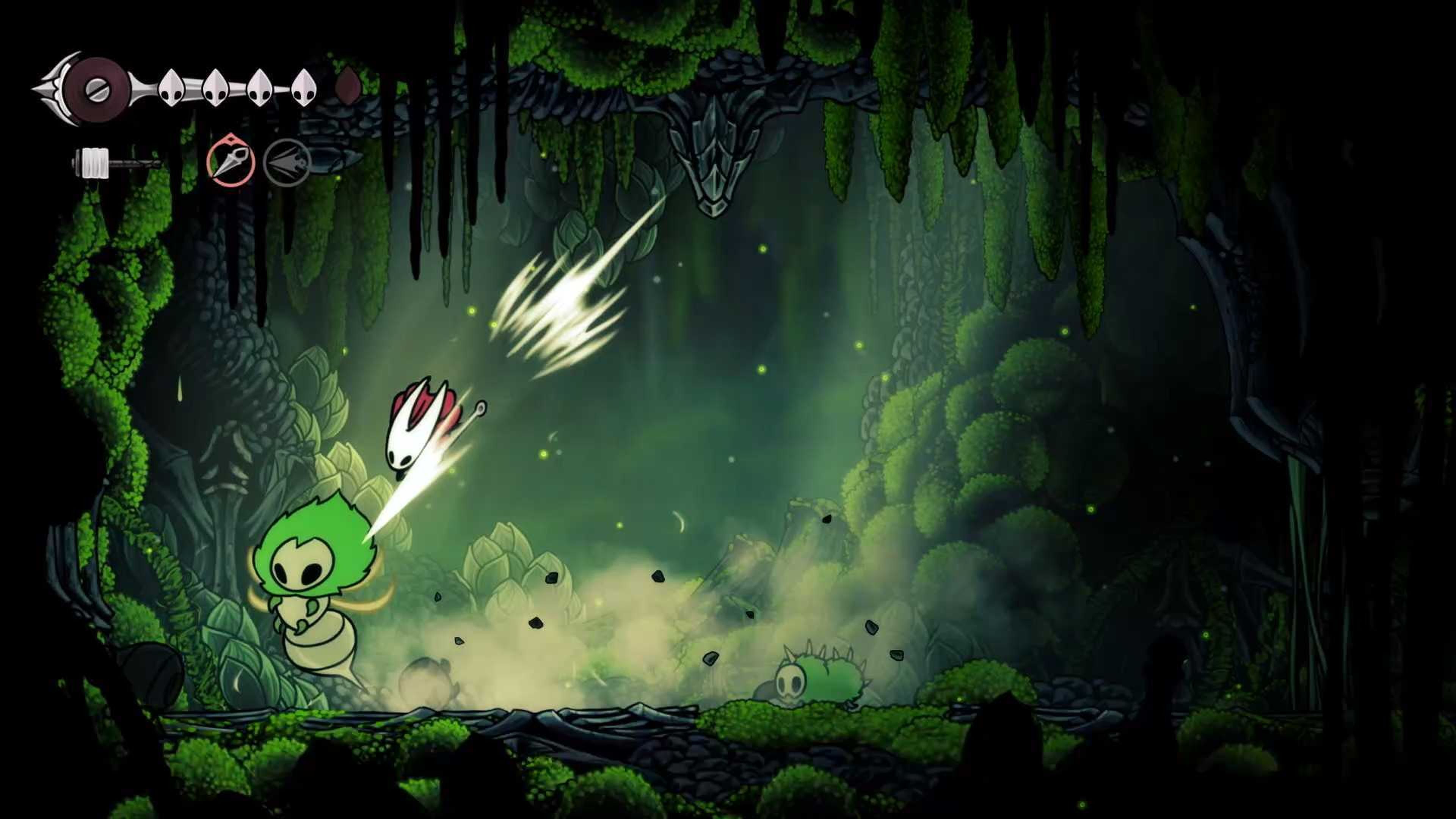The image size is (1456, 819).
Task: Click the leftmost health mask
Action: pyautogui.click(x=171, y=89)
